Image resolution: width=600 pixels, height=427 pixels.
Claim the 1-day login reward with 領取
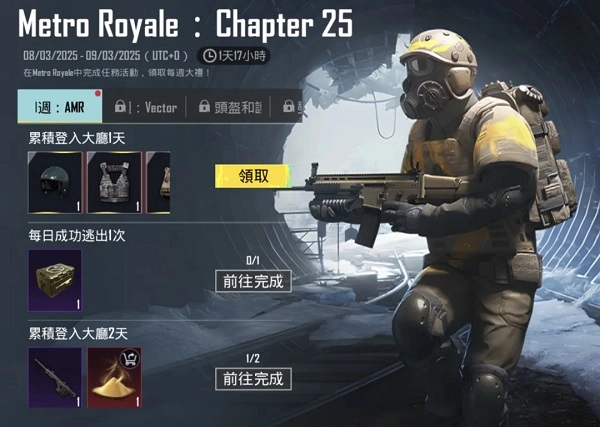(x=251, y=176)
